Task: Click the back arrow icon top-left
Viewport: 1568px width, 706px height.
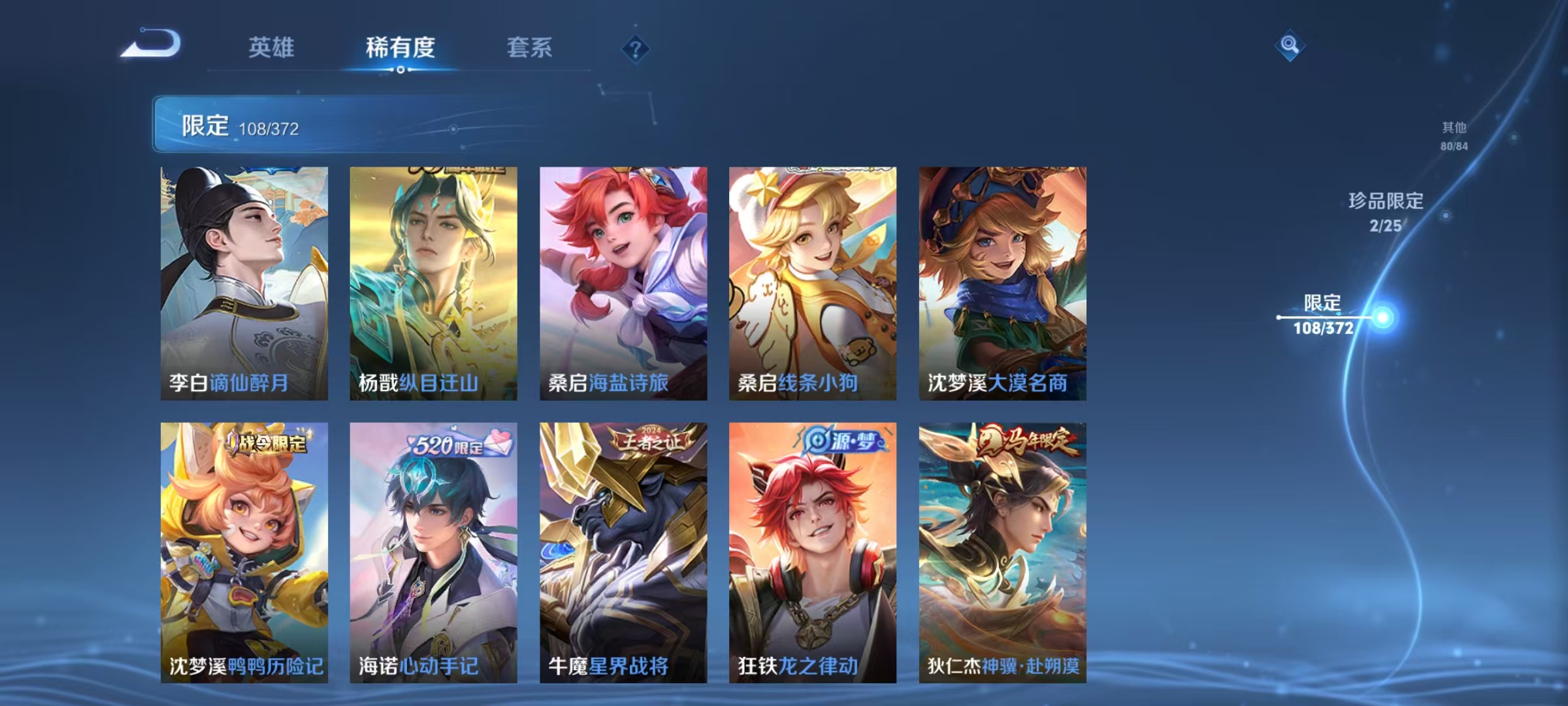Action: [x=152, y=47]
